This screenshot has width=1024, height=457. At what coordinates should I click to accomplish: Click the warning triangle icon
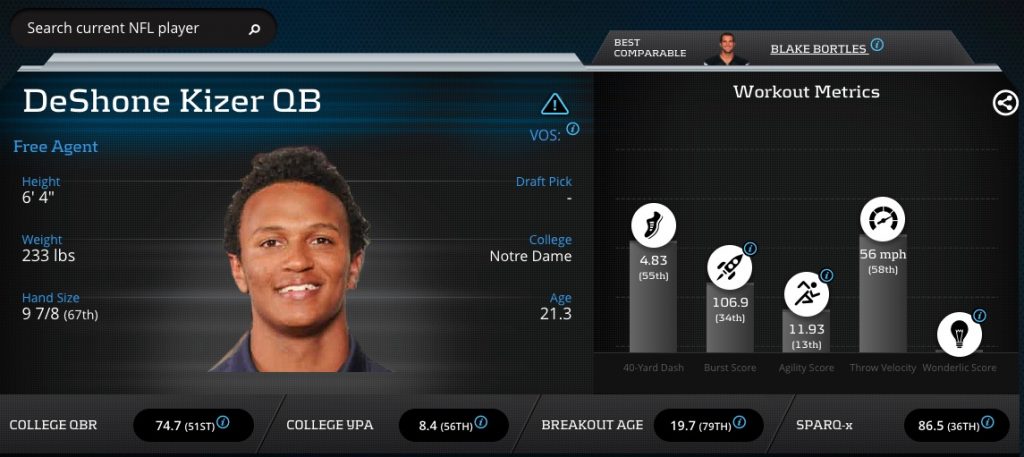point(554,103)
